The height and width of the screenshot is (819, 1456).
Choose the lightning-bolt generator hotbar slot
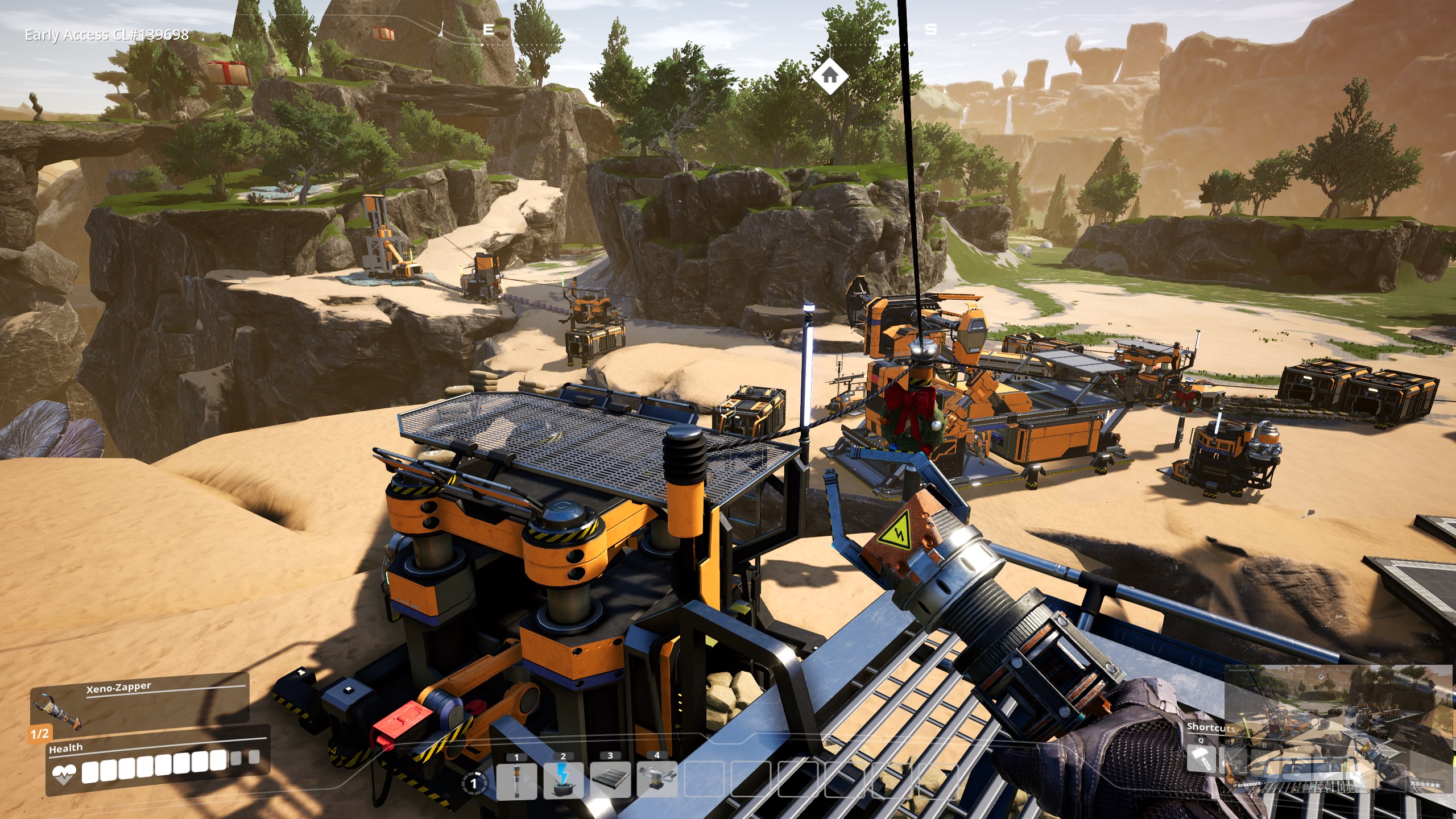(563, 780)
